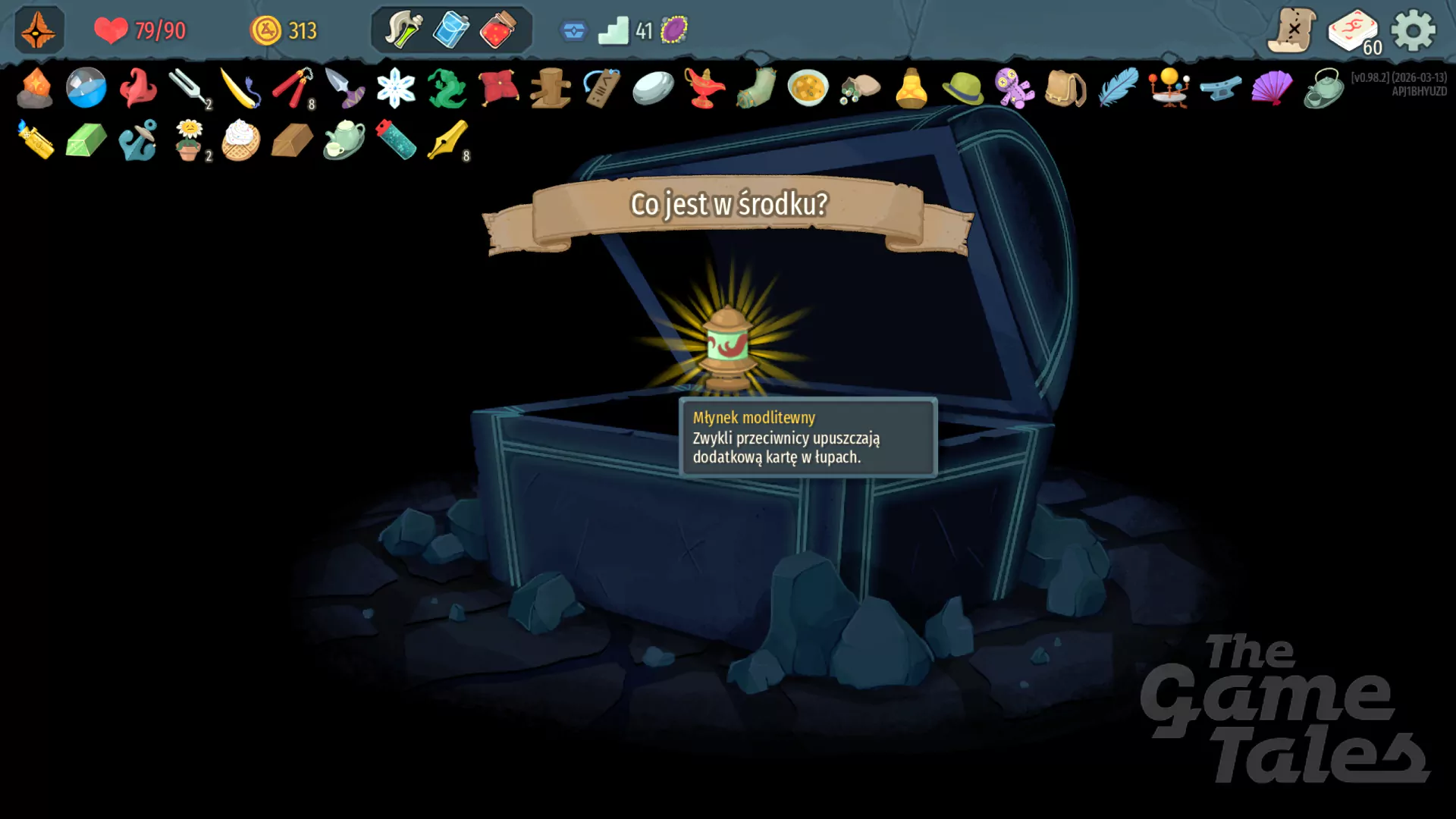Select the teapot relic
Screen dimensions: 1456x819
[344, 144]
